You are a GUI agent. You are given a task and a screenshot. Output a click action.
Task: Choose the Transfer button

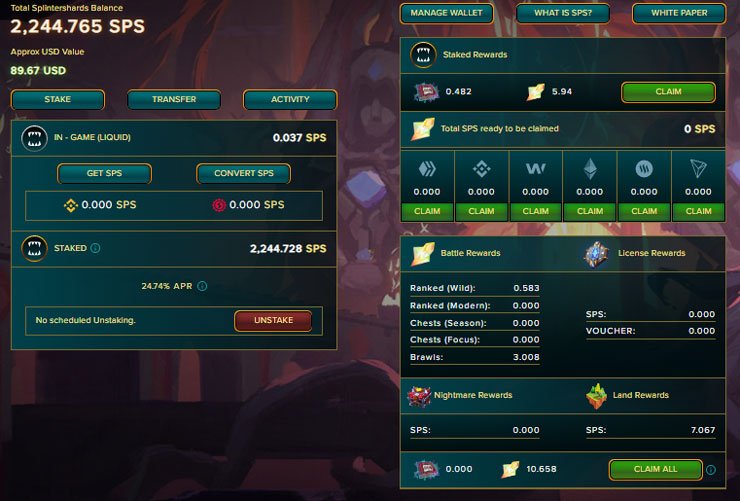click(174, 99)
